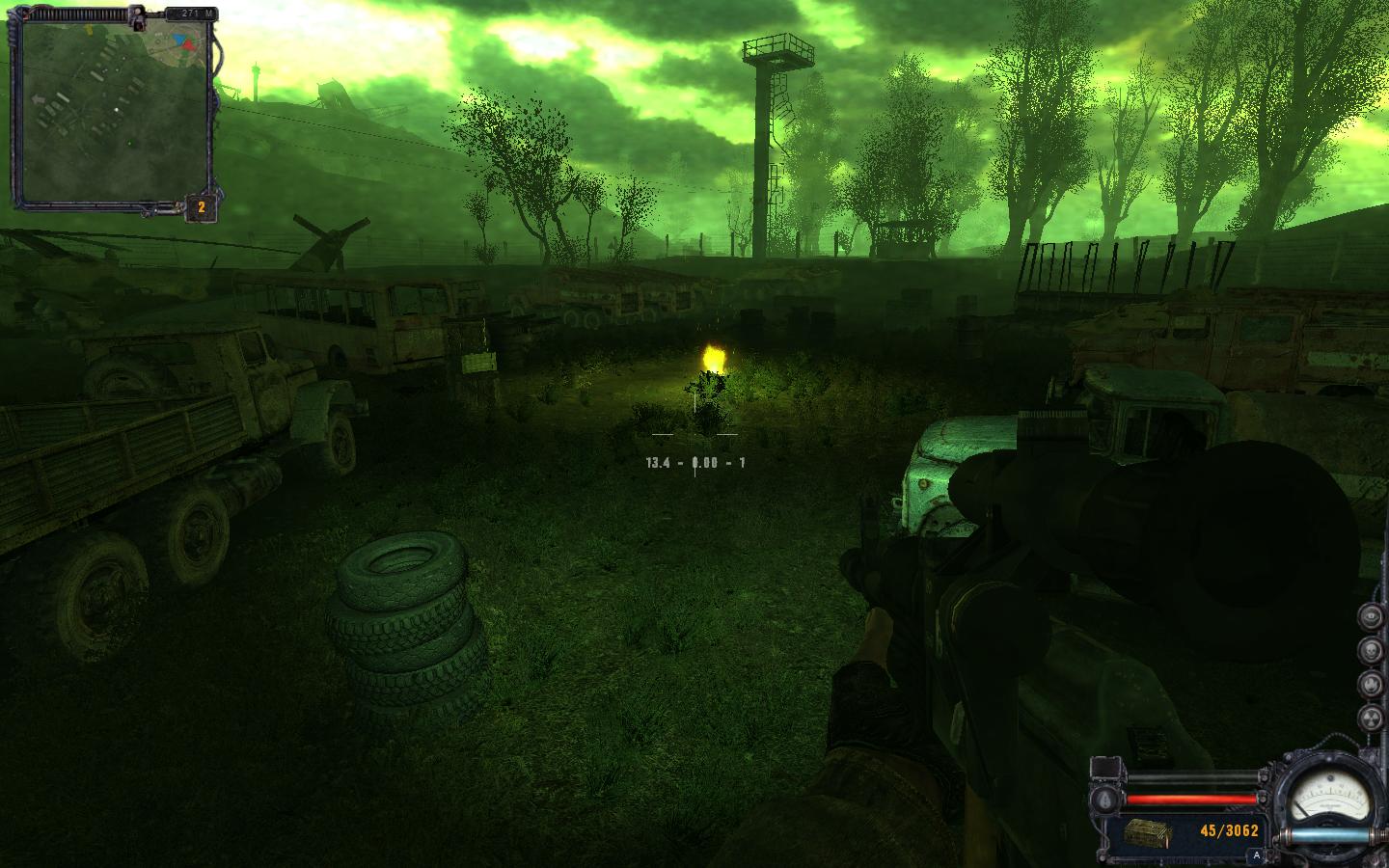Click the analog gauge dial
The width and height of the screenshot is (1389, 868).
1333,797
